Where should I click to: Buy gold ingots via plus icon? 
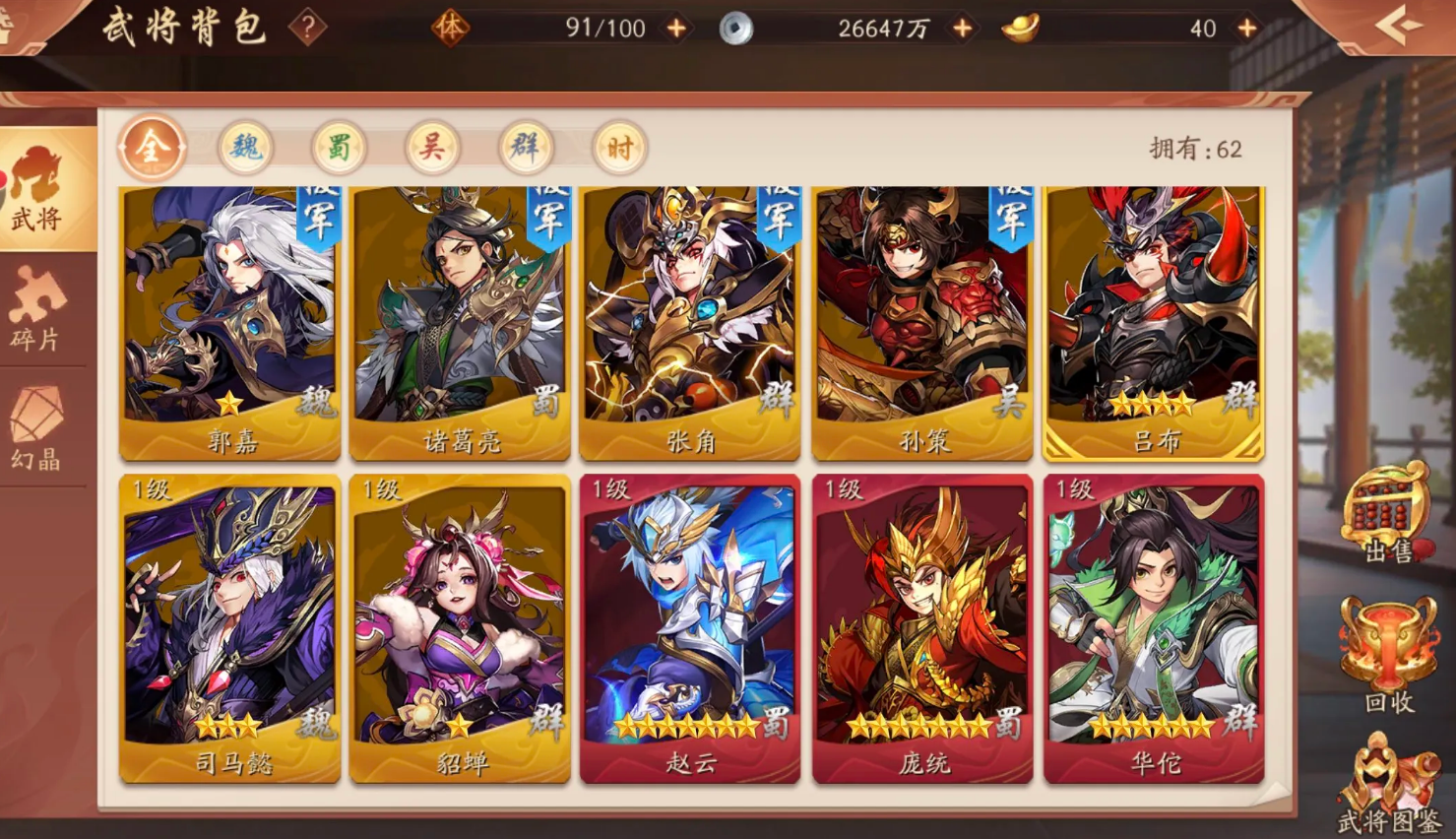(x=1245, y=28)
